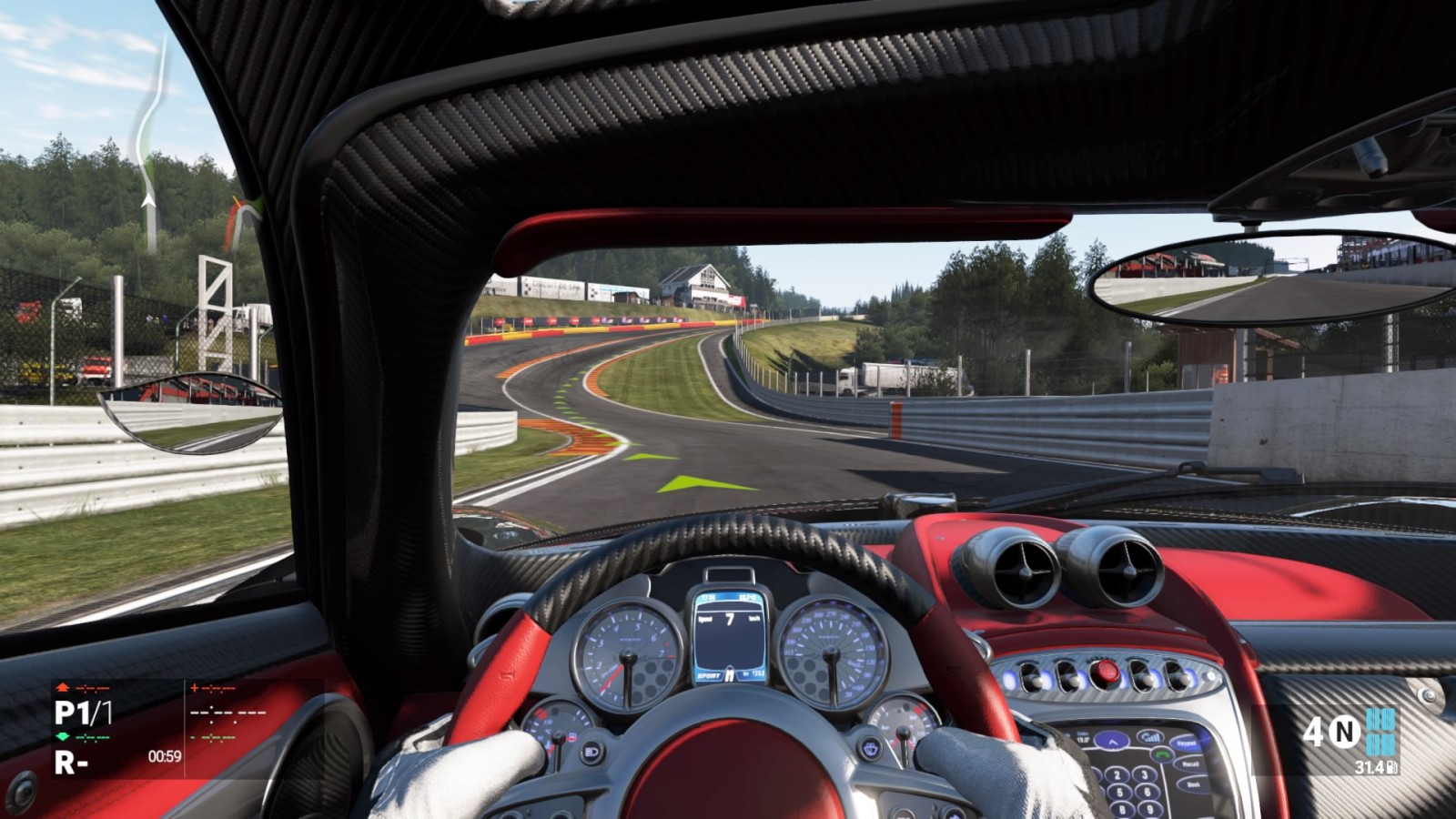The height and width of the screenshot is (819, 1456).
Task: Select the blue tyre status indicator
Action: point(1380,732)
